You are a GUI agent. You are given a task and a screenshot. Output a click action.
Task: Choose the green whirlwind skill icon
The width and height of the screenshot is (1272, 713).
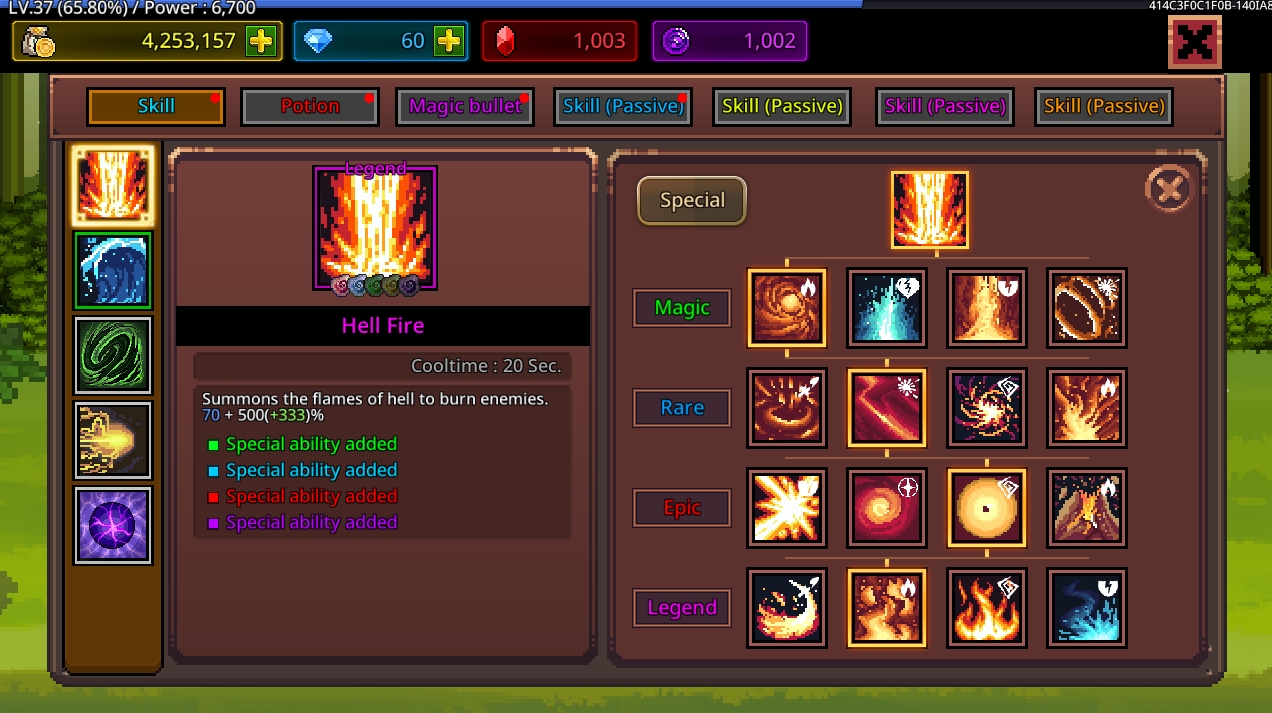click(112, 355)
